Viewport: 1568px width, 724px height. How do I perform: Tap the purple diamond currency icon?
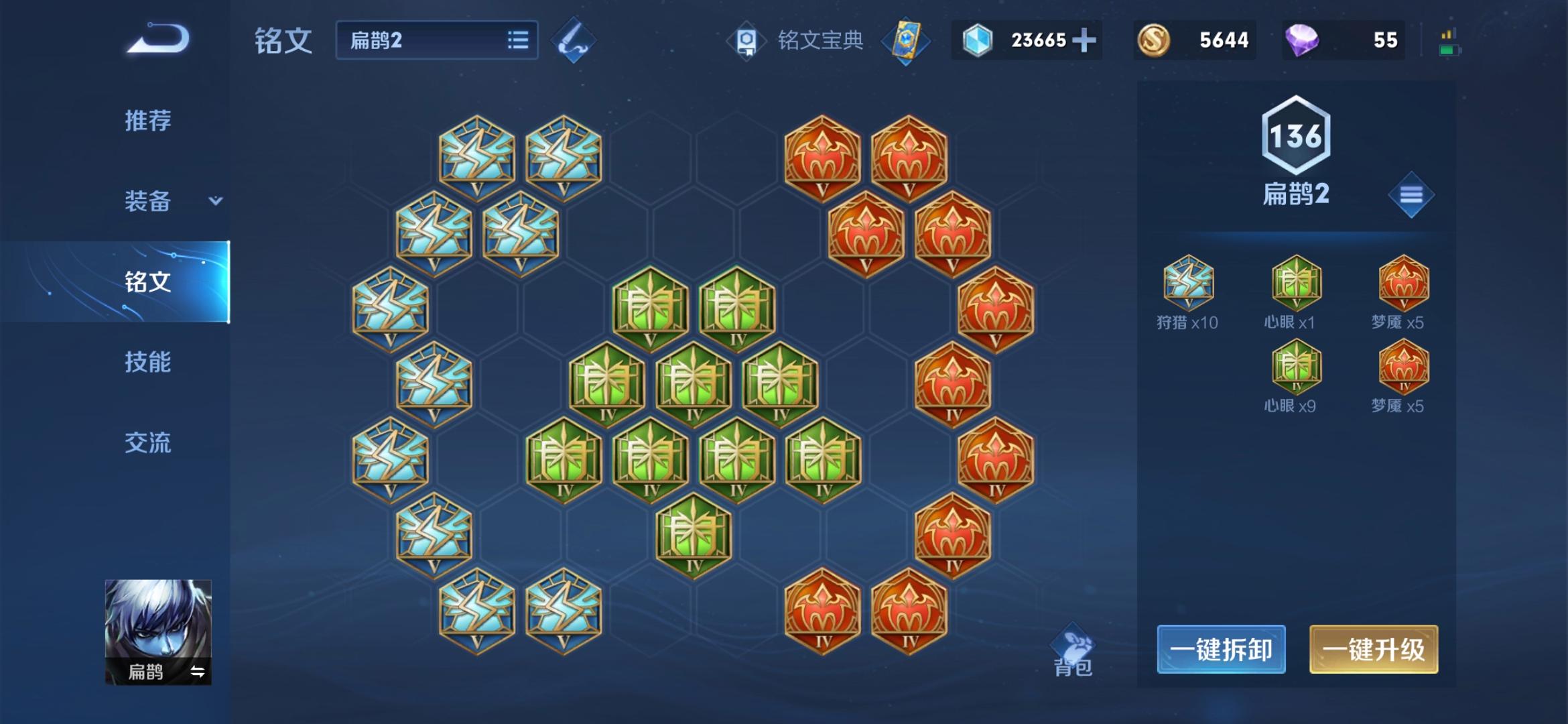click(1302, 40)
